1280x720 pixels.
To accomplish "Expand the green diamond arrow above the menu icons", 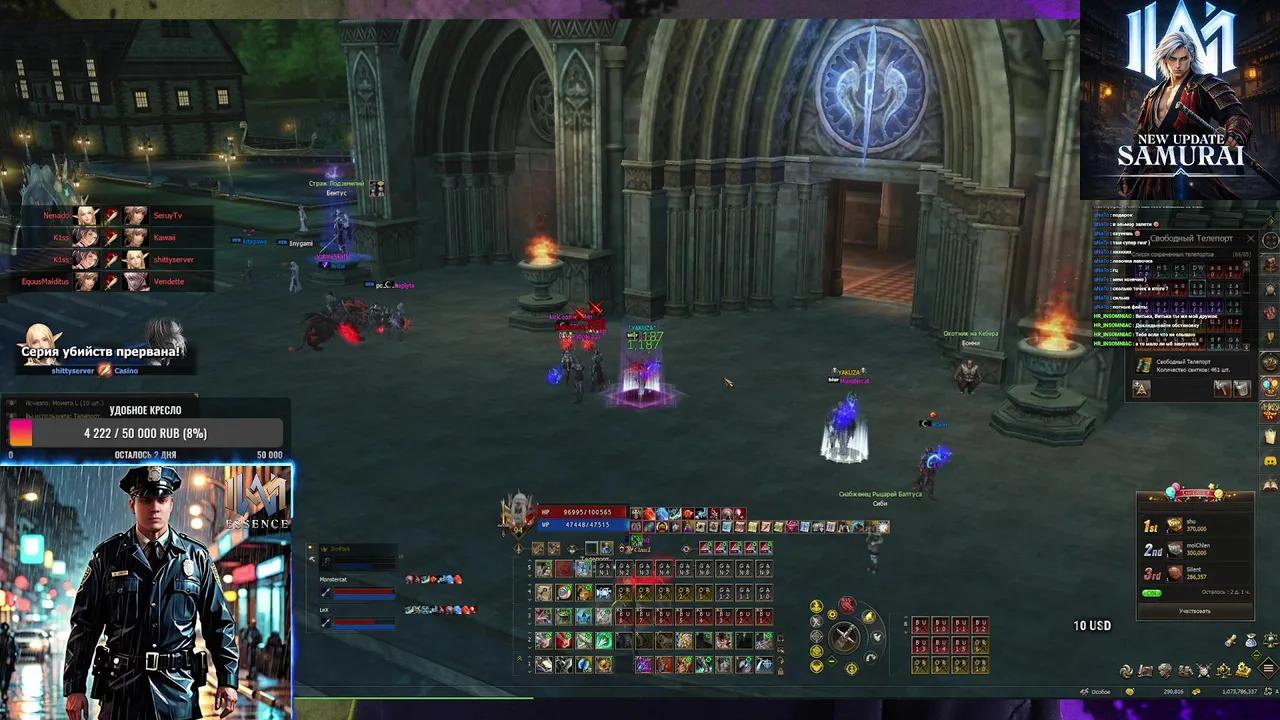I will (1256, 655).
